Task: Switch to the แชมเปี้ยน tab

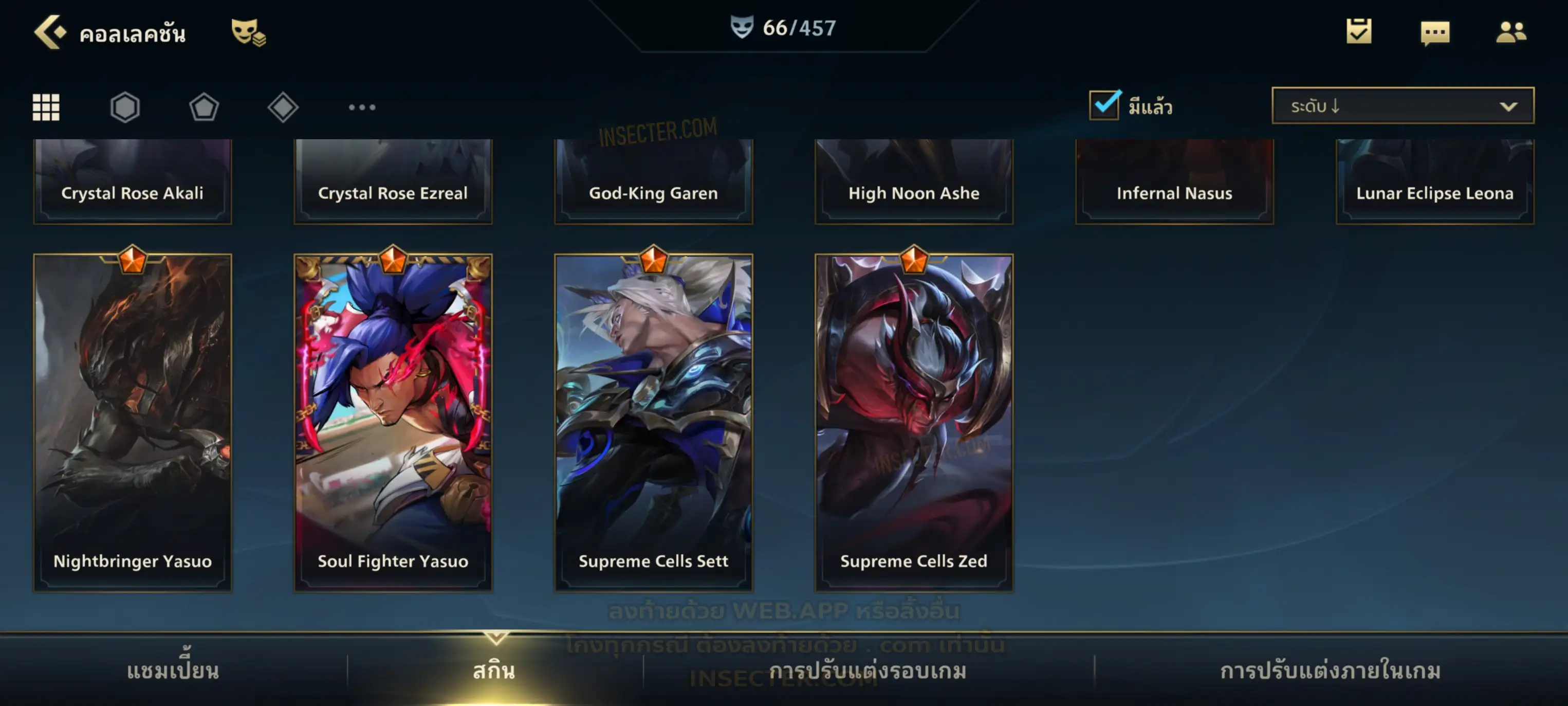Action: pyautogui.click(x=173, y=671)
